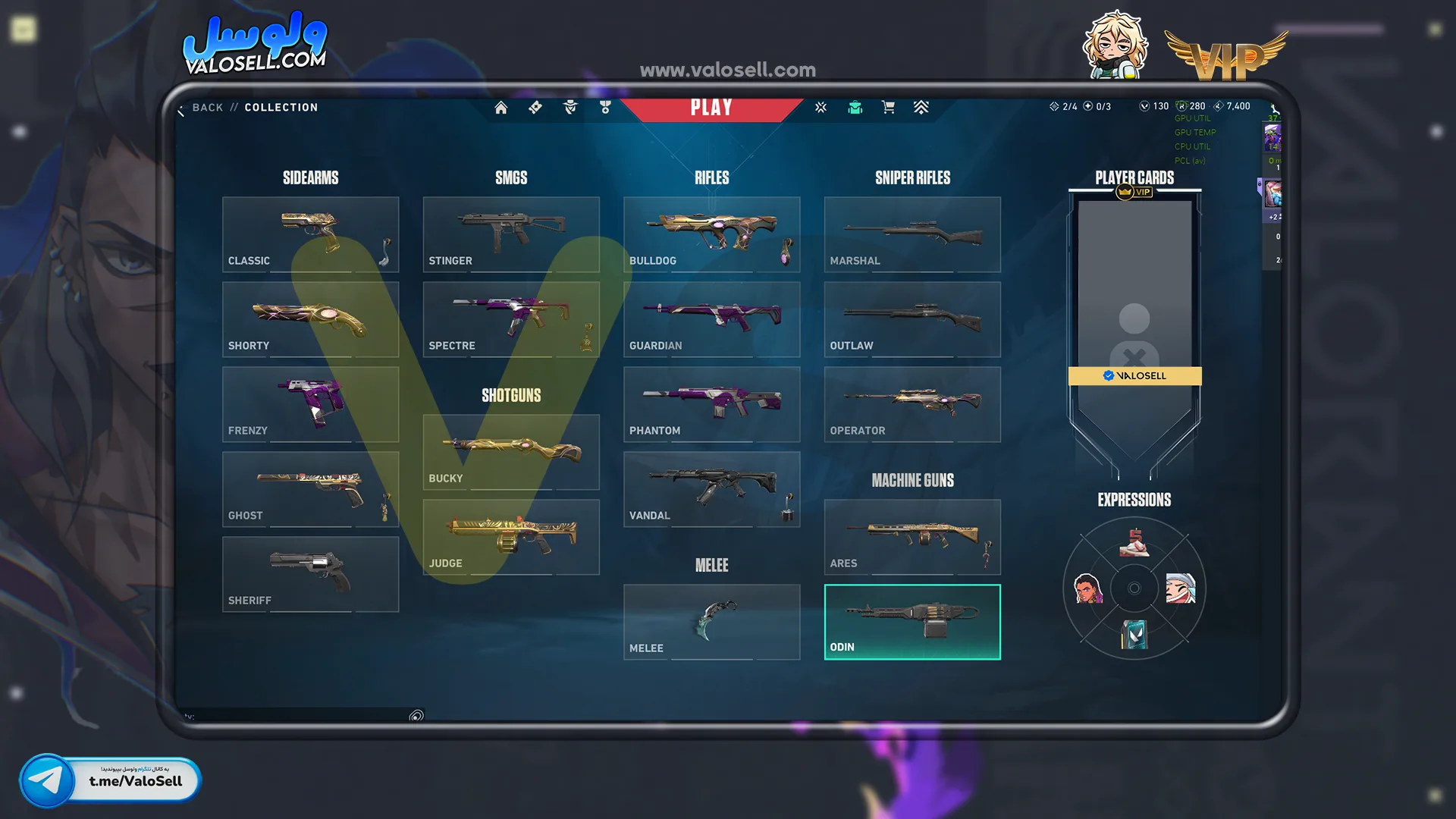Select the Bulldog rifle tile
Screen dimensions: 1456x819
pos(711,234)
